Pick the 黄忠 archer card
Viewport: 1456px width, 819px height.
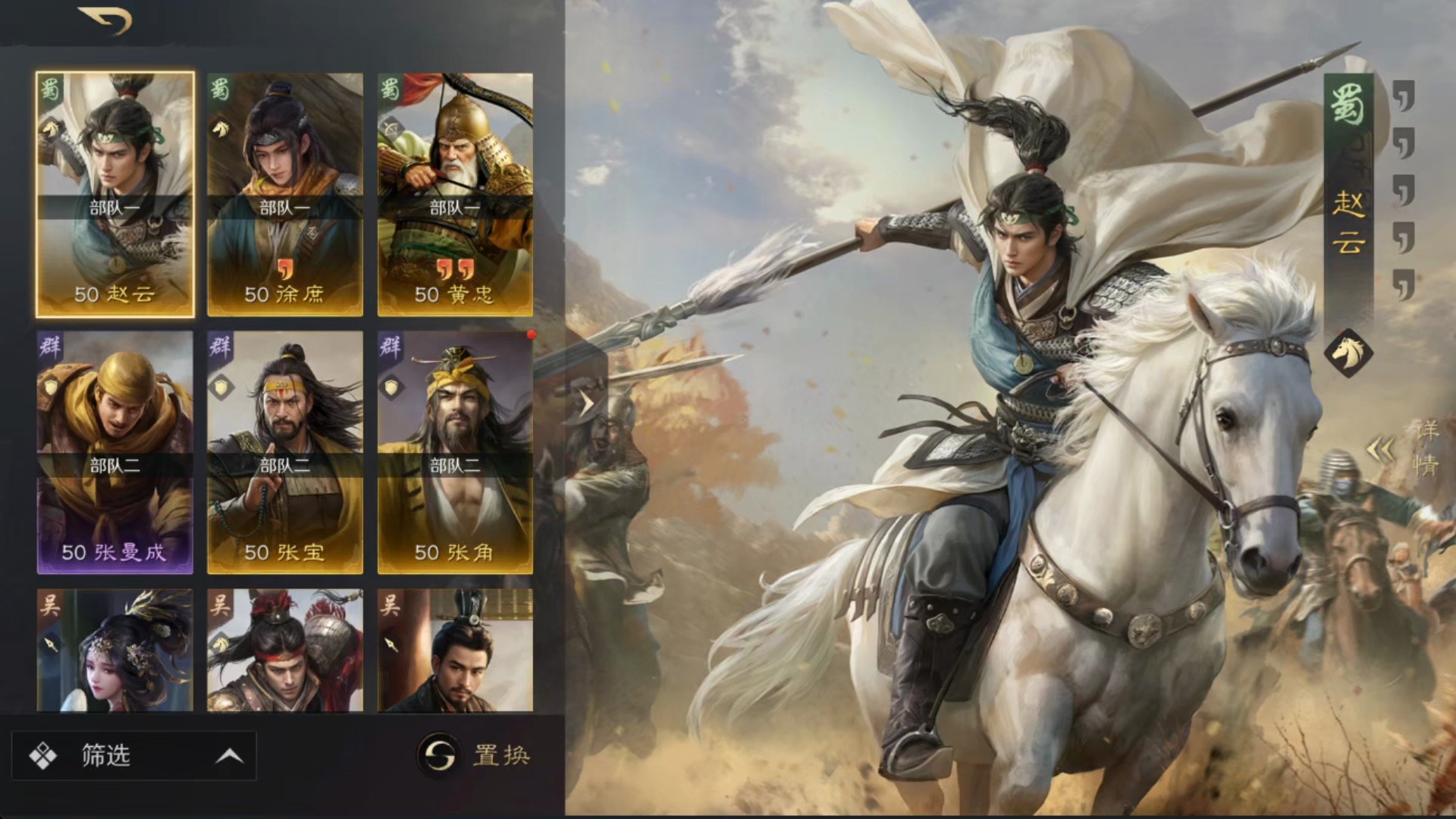(x=455, y=194)
